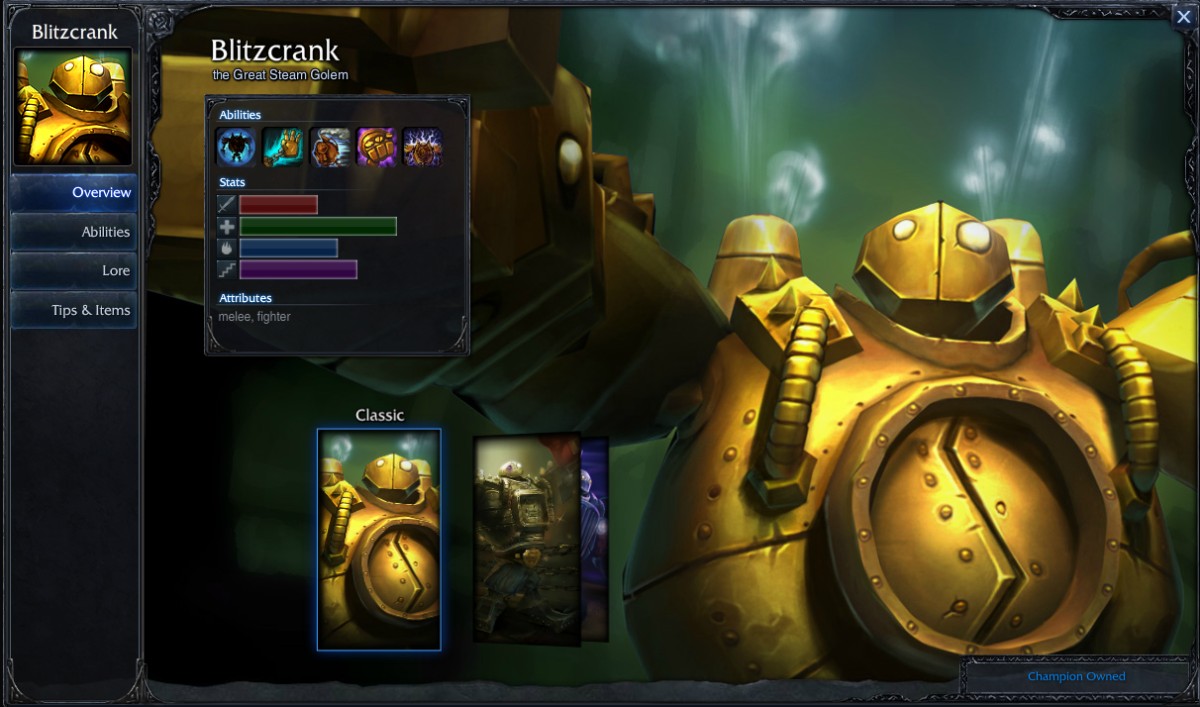Close the champion info window
Image resolution: width=1200 pixels, height=707 pixels.
click(1184, 16)
